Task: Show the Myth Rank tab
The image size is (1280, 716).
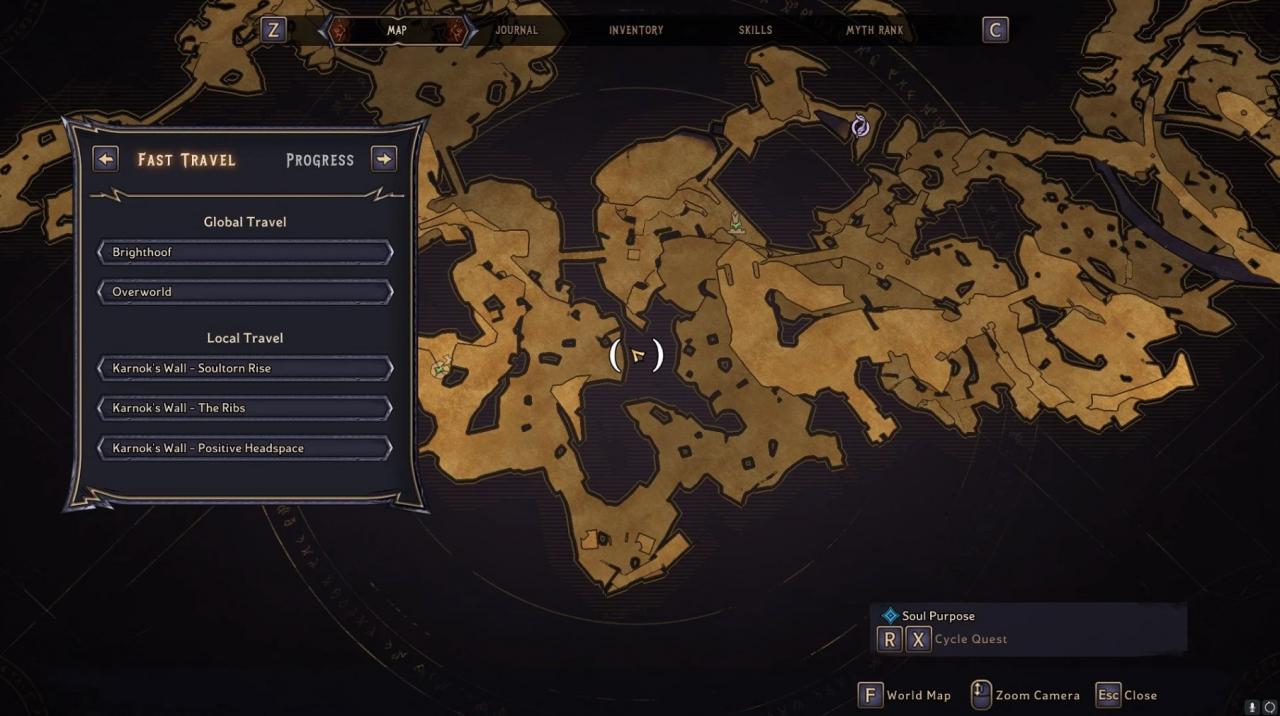Action: point(874,30)
